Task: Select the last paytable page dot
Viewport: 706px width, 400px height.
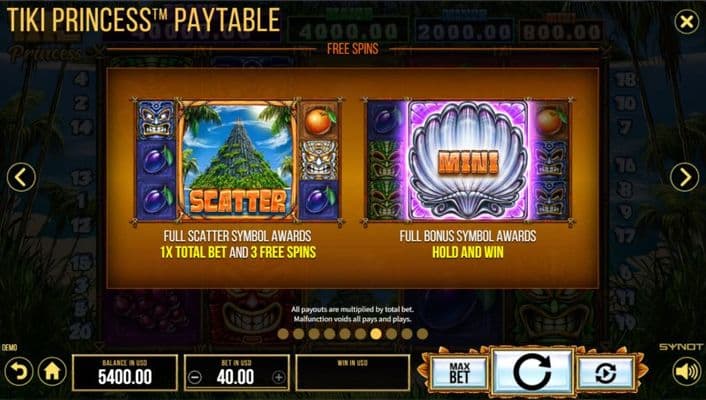Action: tap(422, 334)
